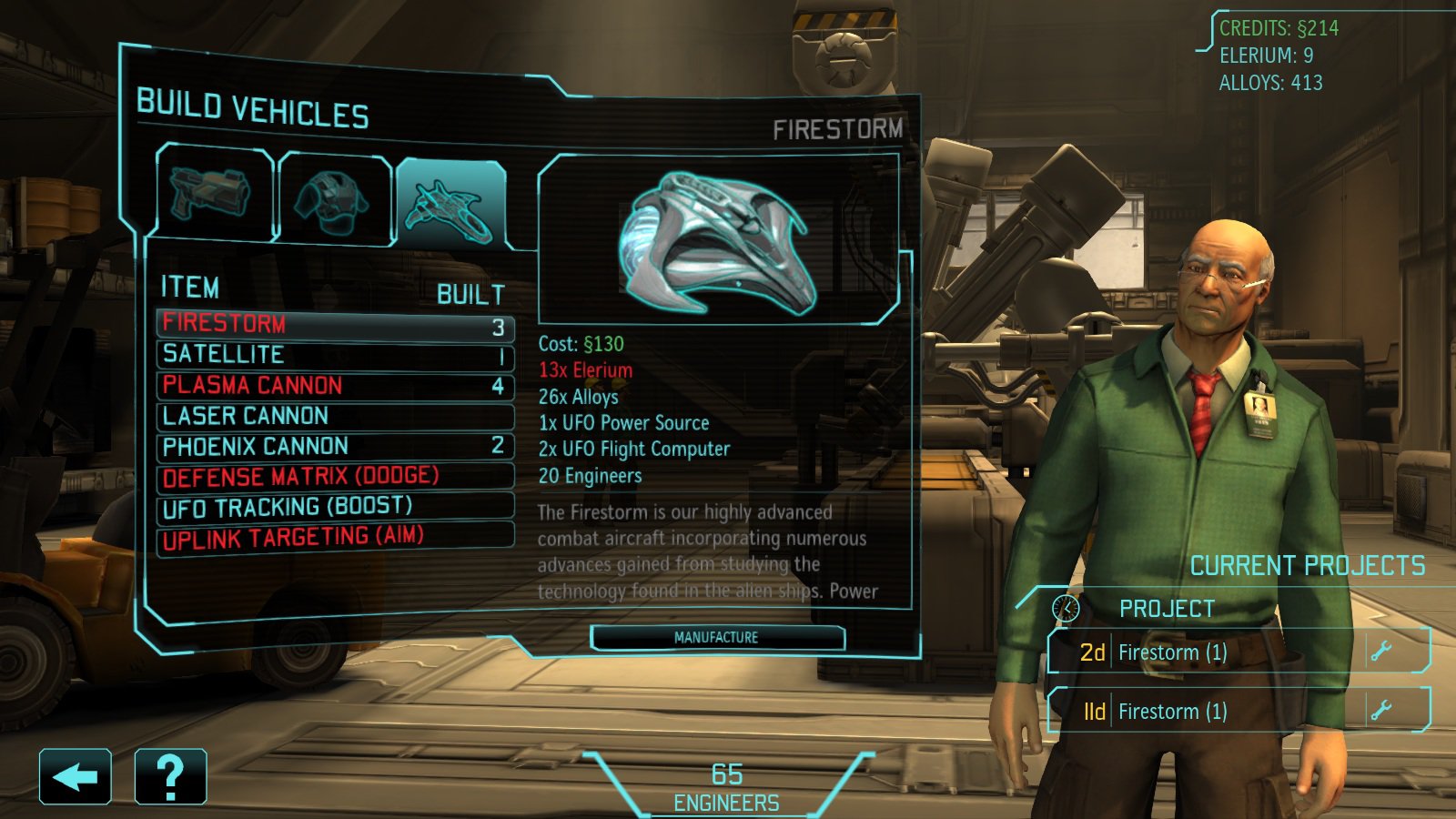
Task: Click the wrench on the 11d Firestorm project
Action: tap(1381, 710)
